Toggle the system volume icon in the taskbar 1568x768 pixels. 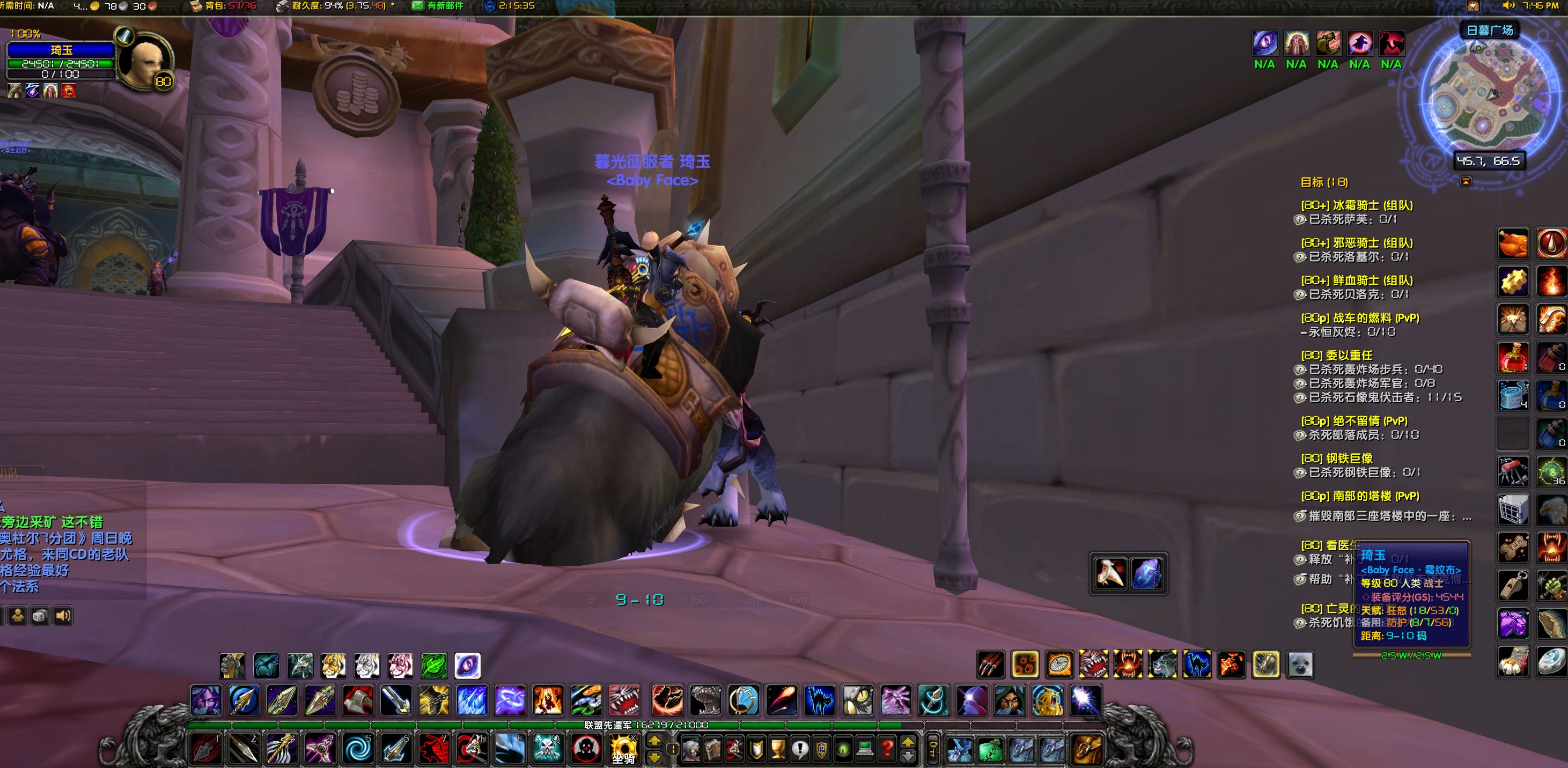tap(1509, 5)
